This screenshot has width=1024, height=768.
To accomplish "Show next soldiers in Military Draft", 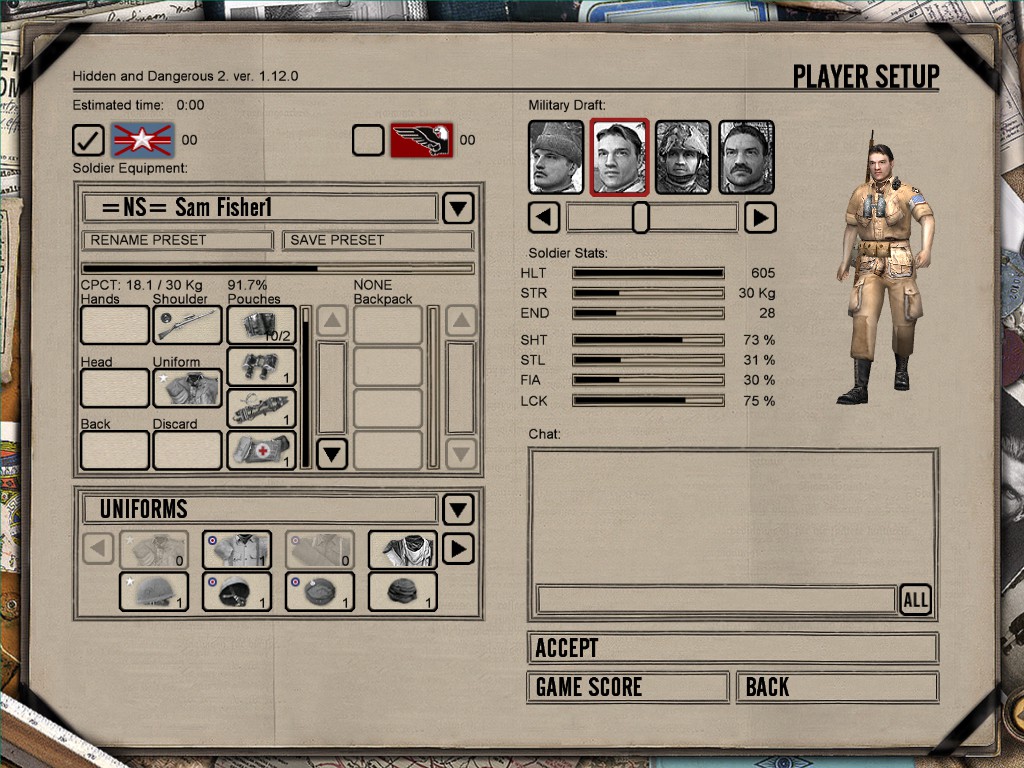I will 760,217.
